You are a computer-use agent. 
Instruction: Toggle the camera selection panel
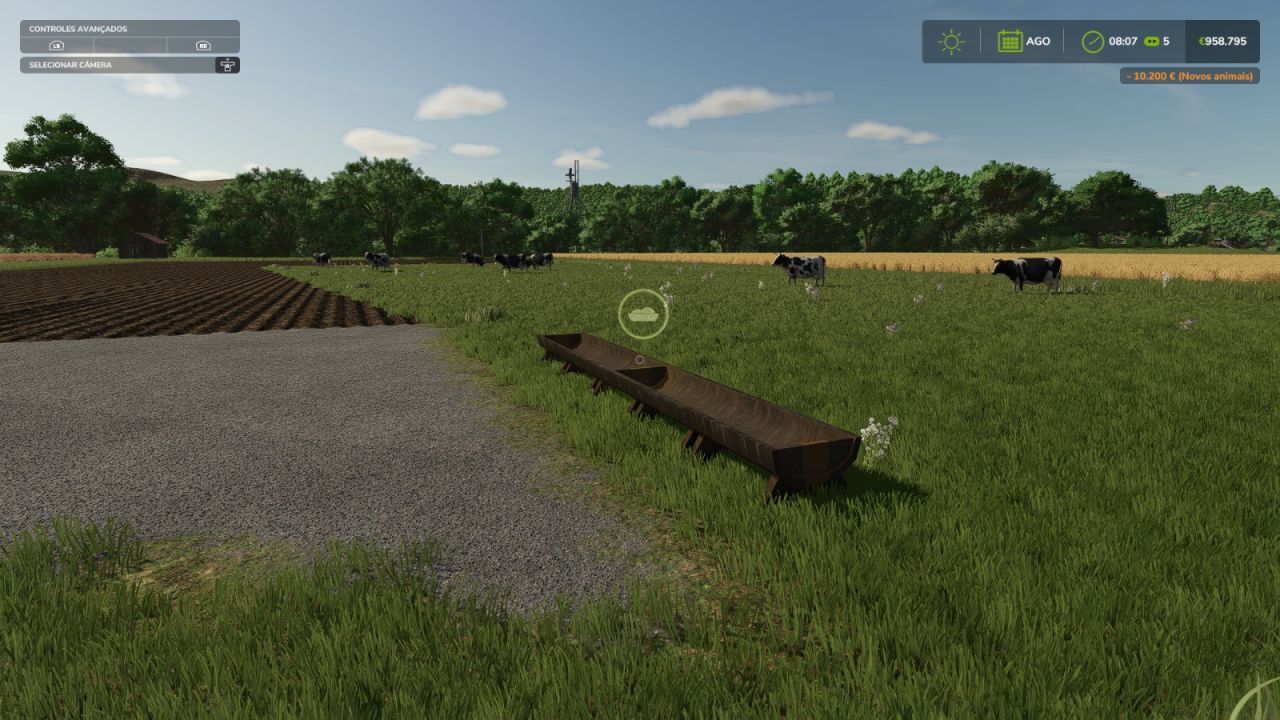point(131,64)
